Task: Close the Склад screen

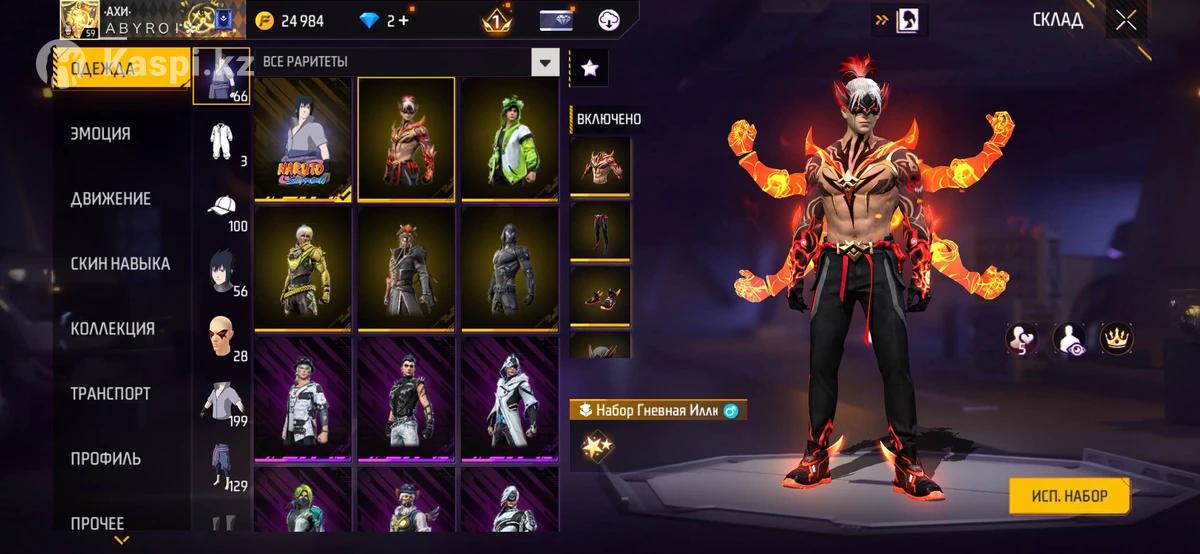Action: [x=1126, y=20]
